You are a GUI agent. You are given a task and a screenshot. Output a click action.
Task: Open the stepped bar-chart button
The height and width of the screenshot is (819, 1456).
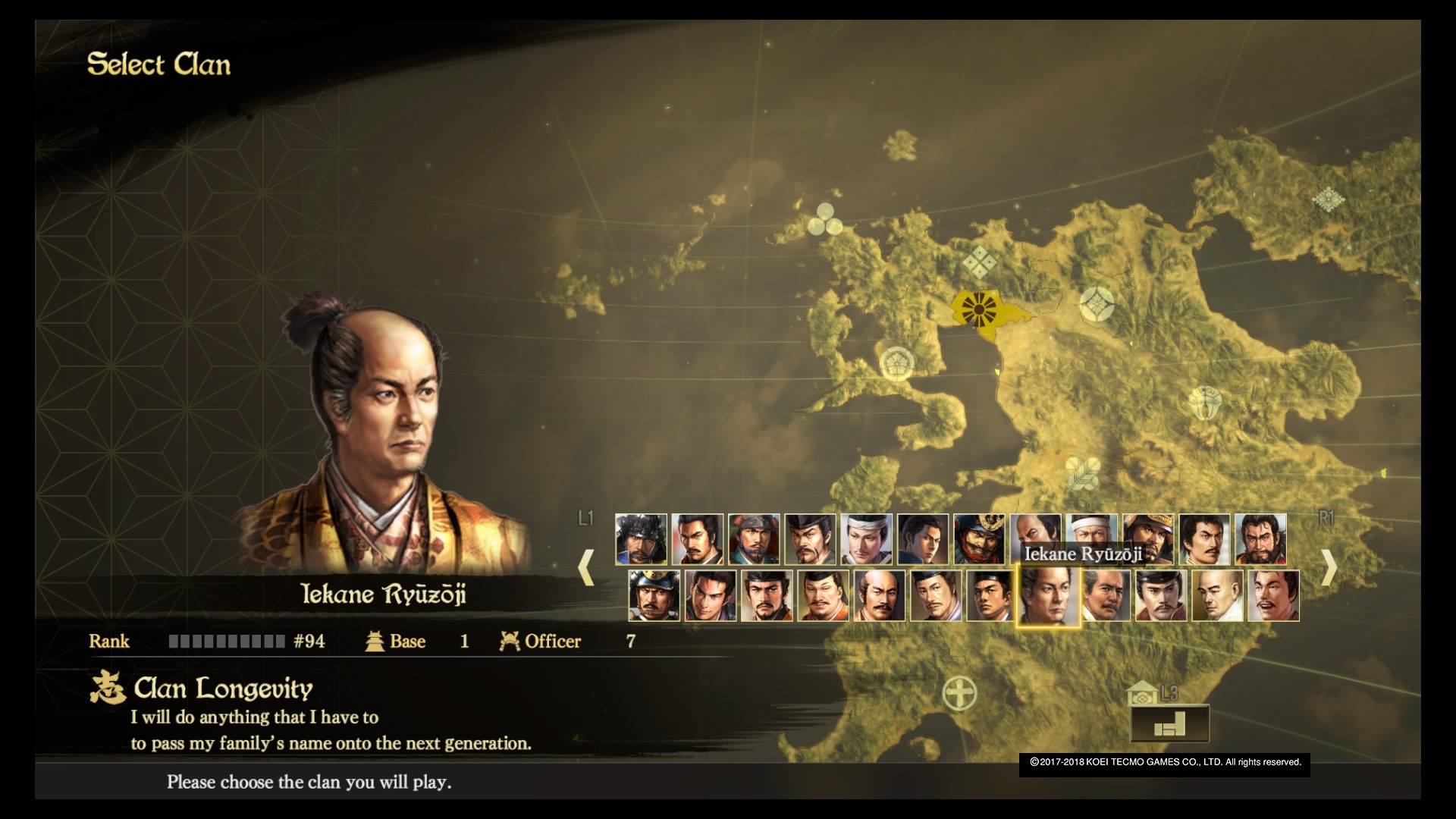point(1169,724)
